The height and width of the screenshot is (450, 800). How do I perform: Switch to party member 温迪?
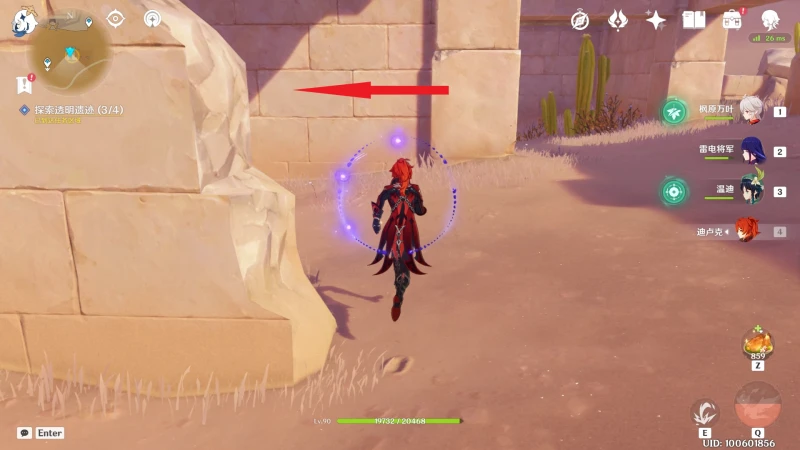pyautogui.click(x=750, y=190)
